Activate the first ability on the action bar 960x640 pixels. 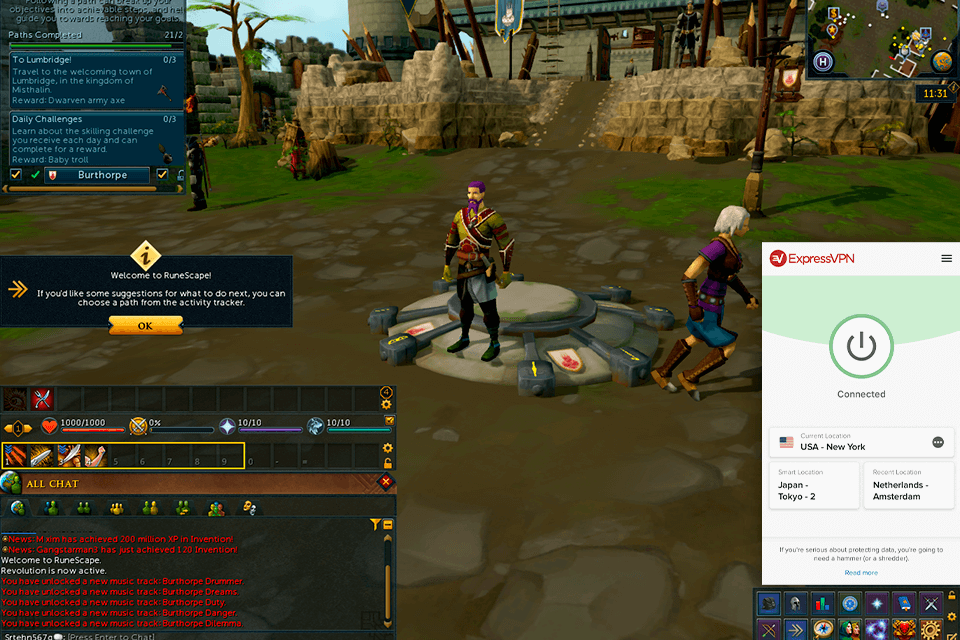pyautogui.click(x=17, y=457)
